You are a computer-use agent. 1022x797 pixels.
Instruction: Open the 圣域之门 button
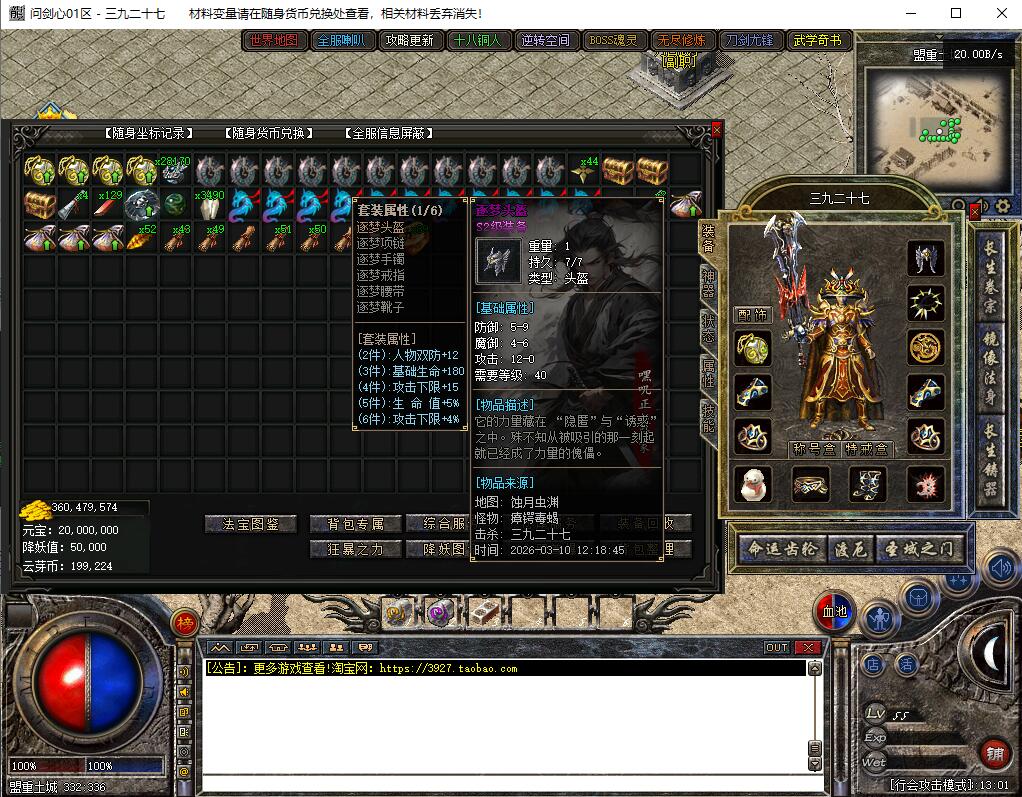click(921, 549)
